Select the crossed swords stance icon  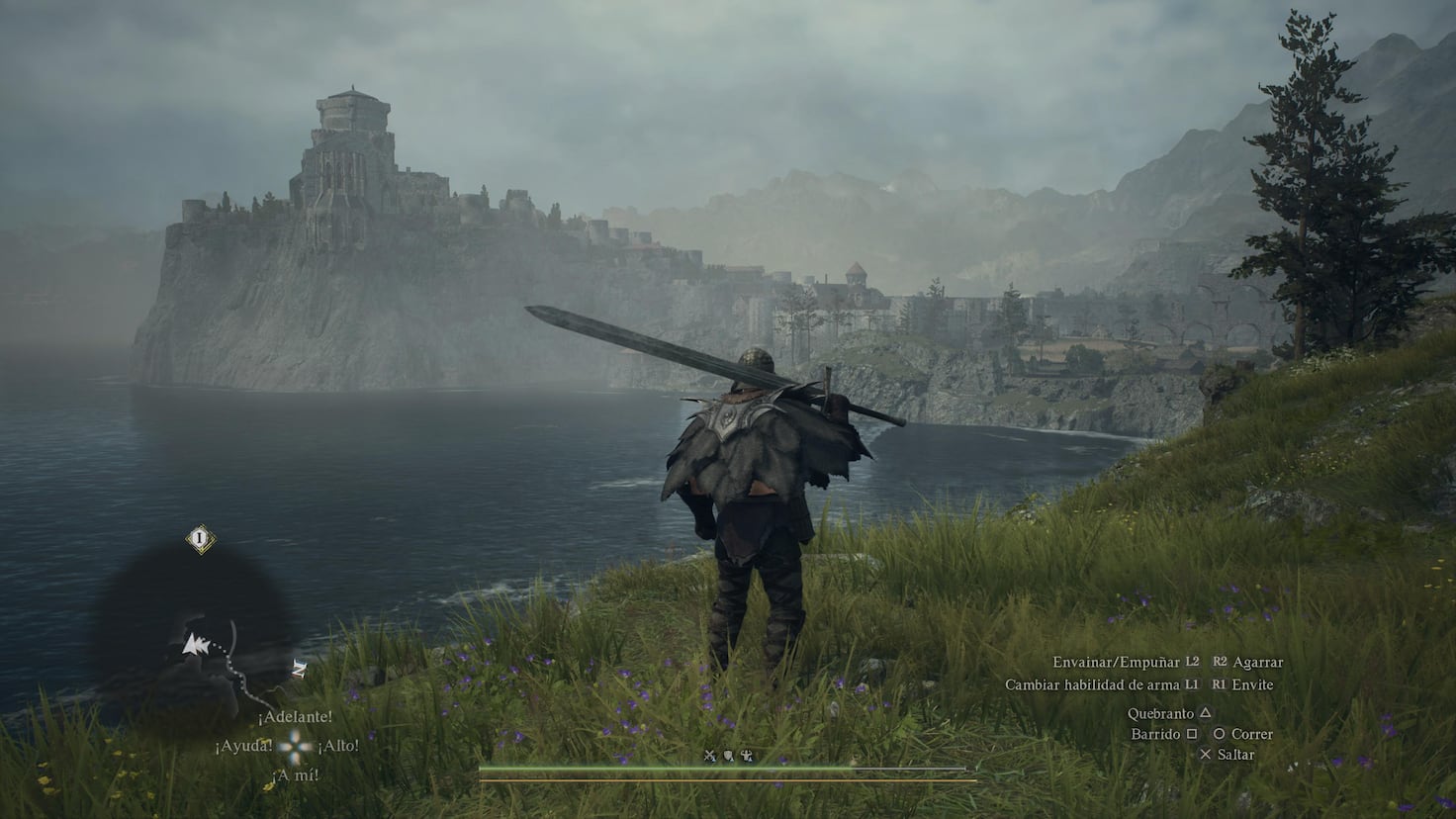pos(709,755)
